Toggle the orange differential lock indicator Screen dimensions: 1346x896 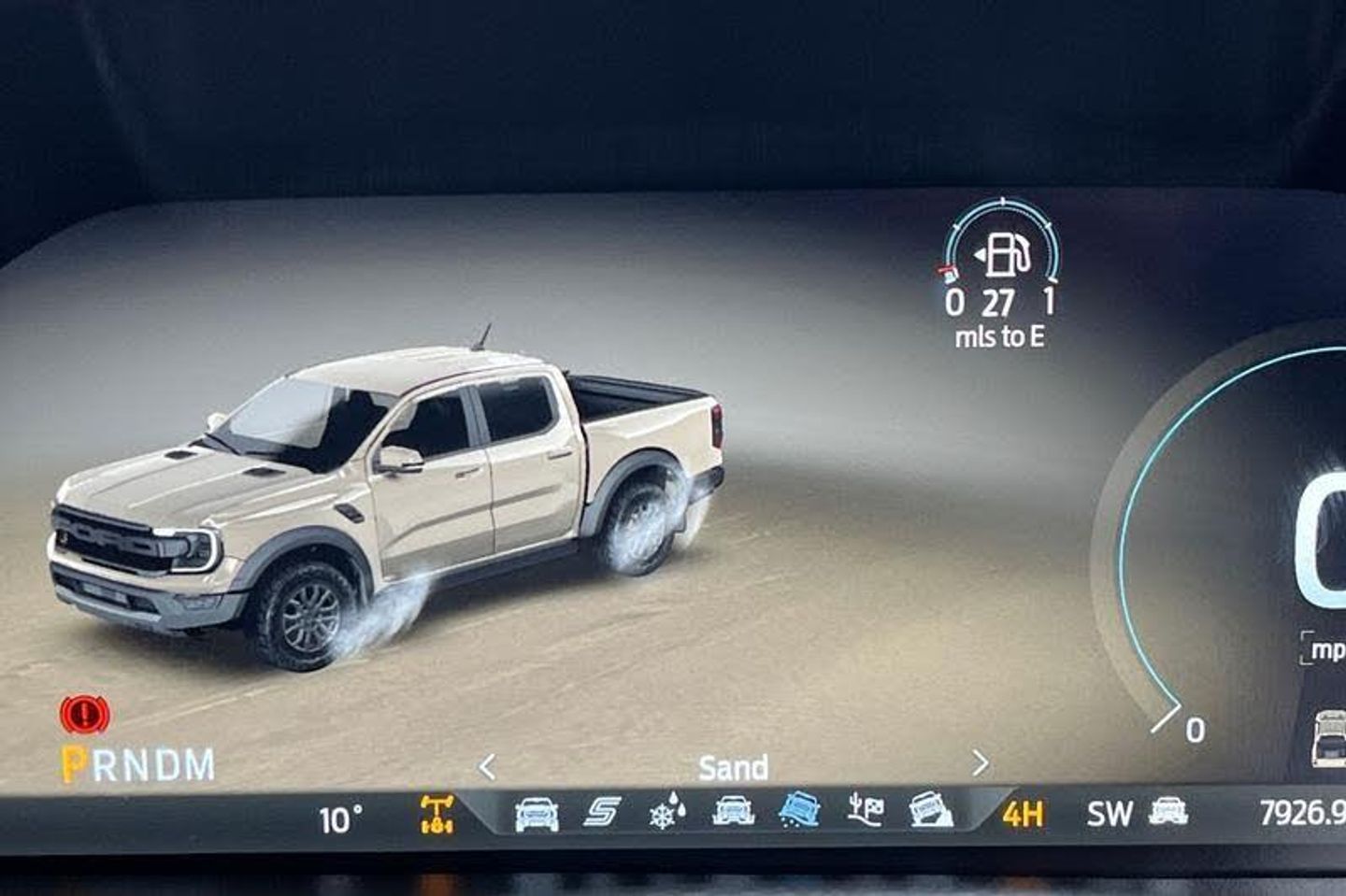437,815
